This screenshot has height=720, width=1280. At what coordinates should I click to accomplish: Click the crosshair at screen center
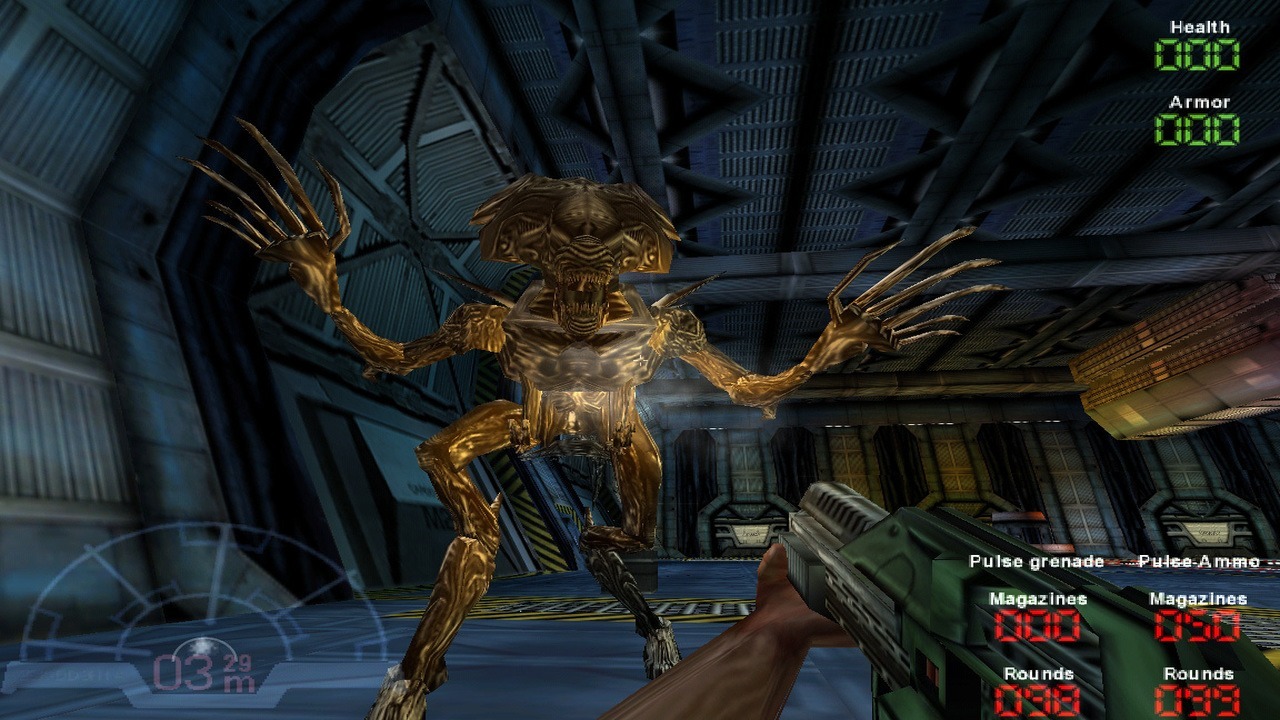coord(640,360)
